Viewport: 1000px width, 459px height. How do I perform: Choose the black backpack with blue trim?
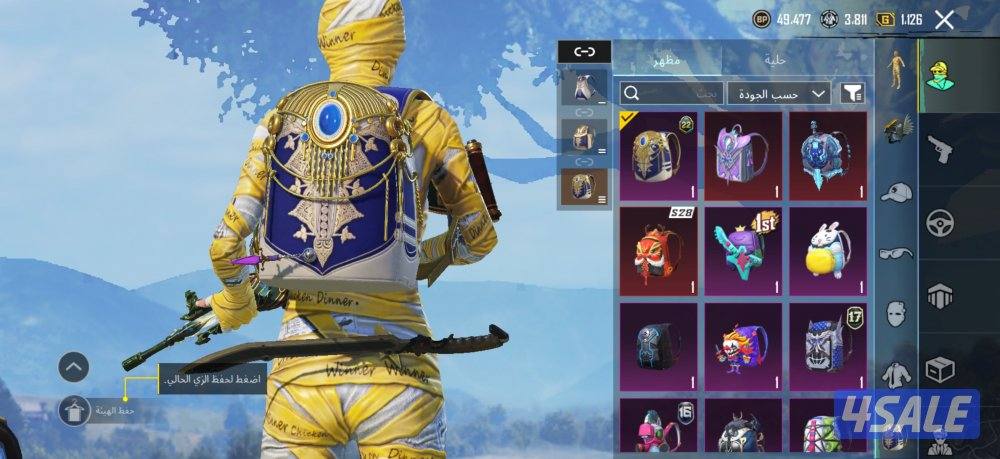658,346
